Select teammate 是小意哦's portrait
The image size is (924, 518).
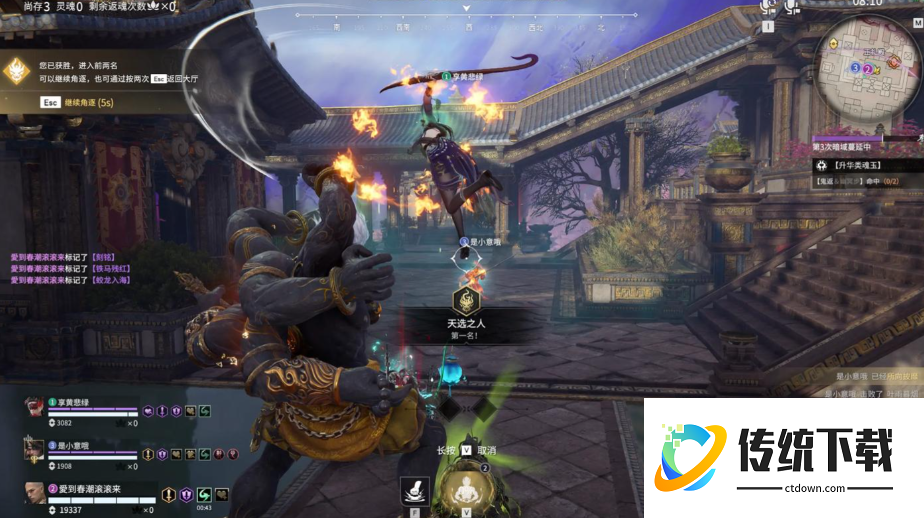tap(35, 451)
